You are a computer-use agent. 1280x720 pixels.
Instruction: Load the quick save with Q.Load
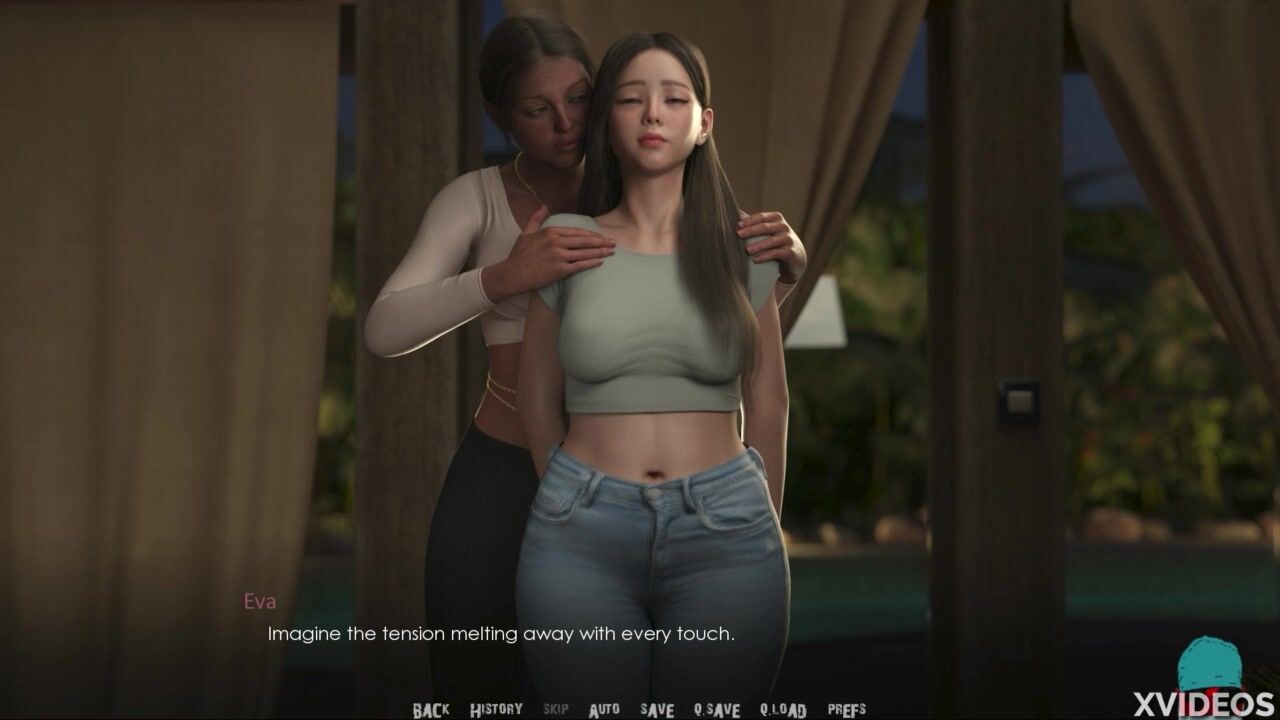783,710
